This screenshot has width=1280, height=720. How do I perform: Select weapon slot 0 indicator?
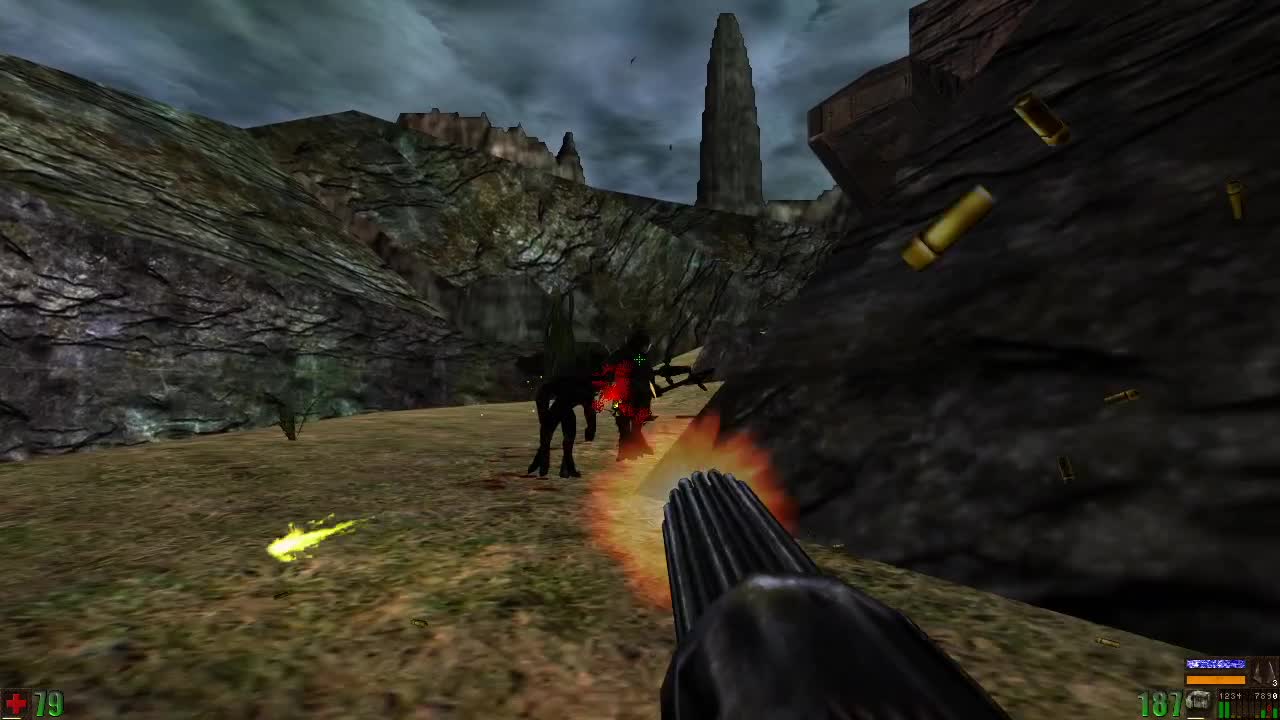pyautogui.click(x=1274, y=696)
